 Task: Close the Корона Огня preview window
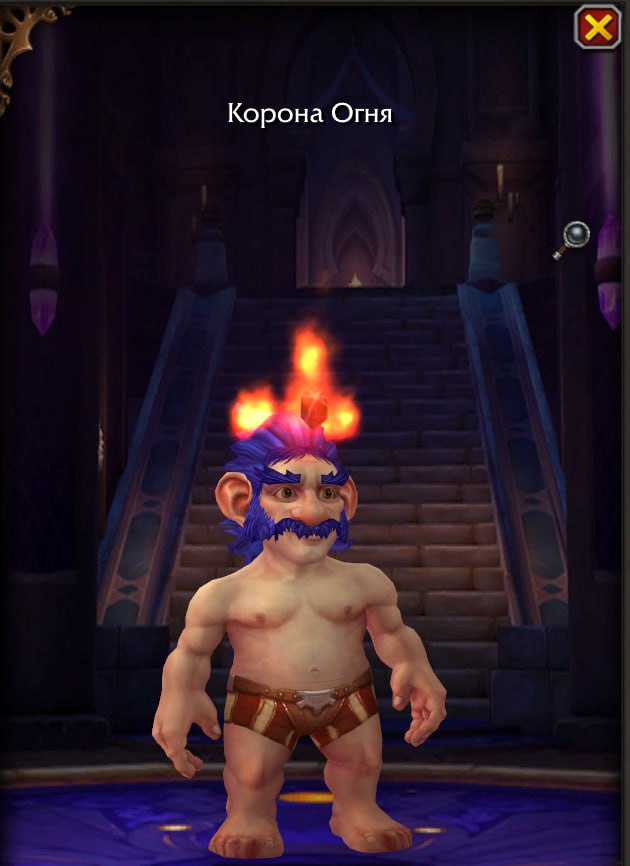click(597, 28)
